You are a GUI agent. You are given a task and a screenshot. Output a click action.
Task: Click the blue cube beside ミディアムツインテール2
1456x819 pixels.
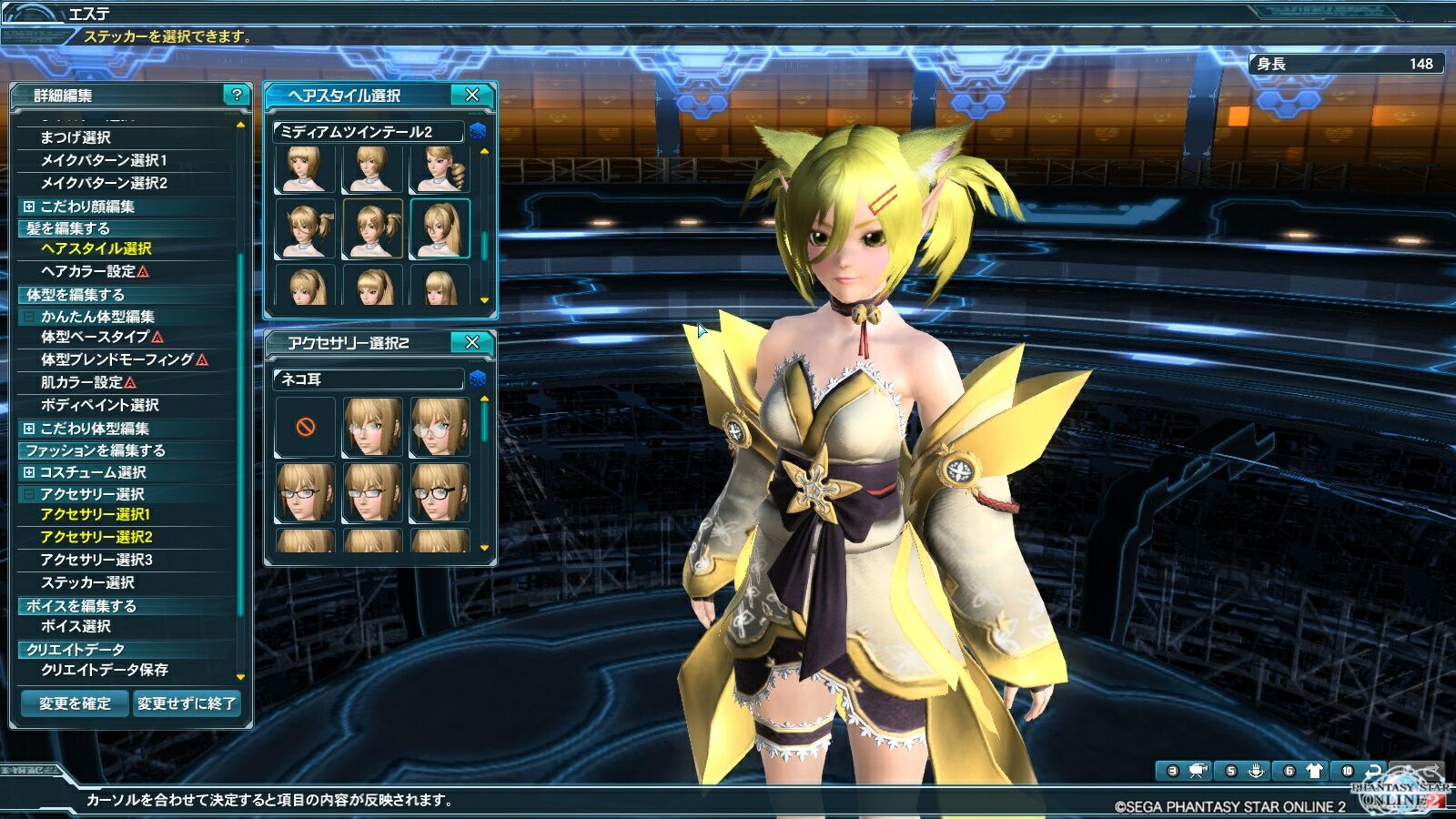(478, 132)
